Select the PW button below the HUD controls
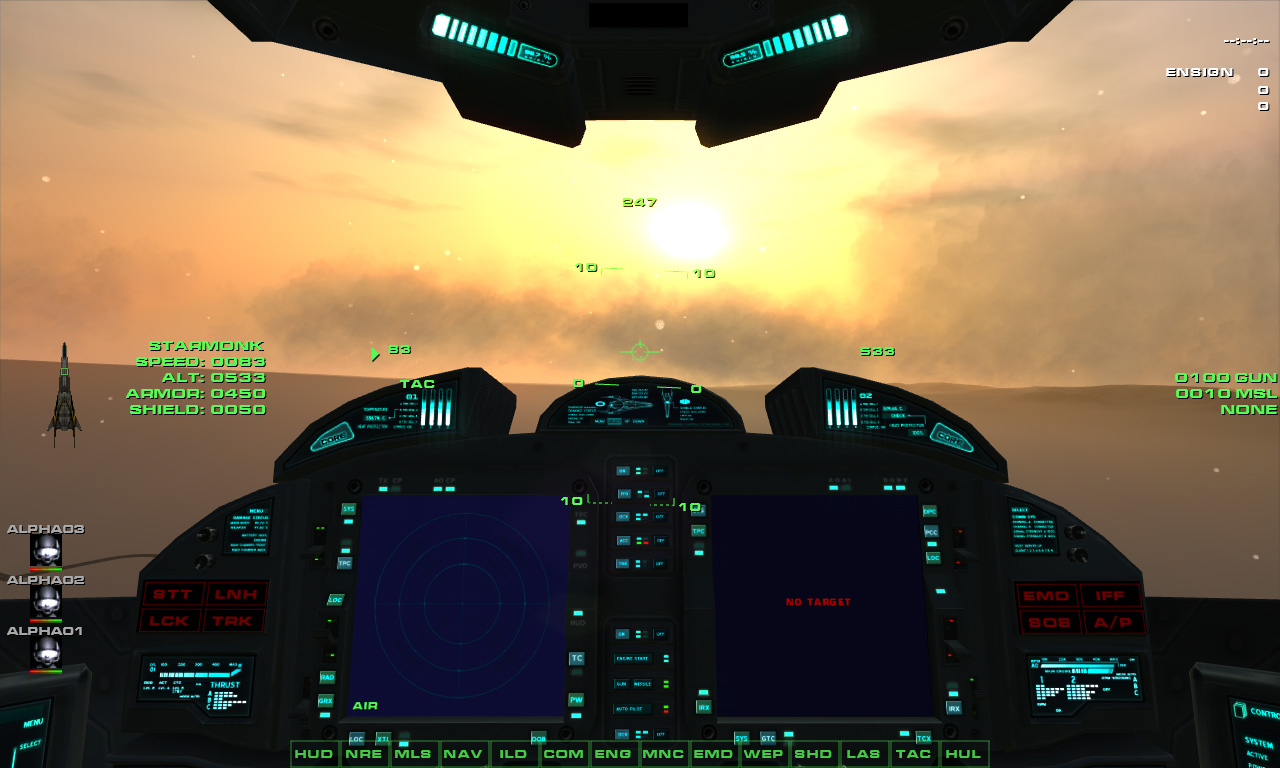The image size is (1280, 768). pos(575,700)
